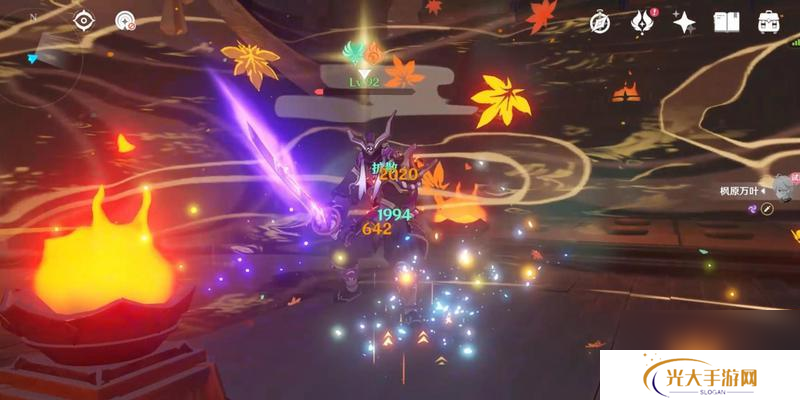Open the battle pass wings icon

click(x=641, y=22)
